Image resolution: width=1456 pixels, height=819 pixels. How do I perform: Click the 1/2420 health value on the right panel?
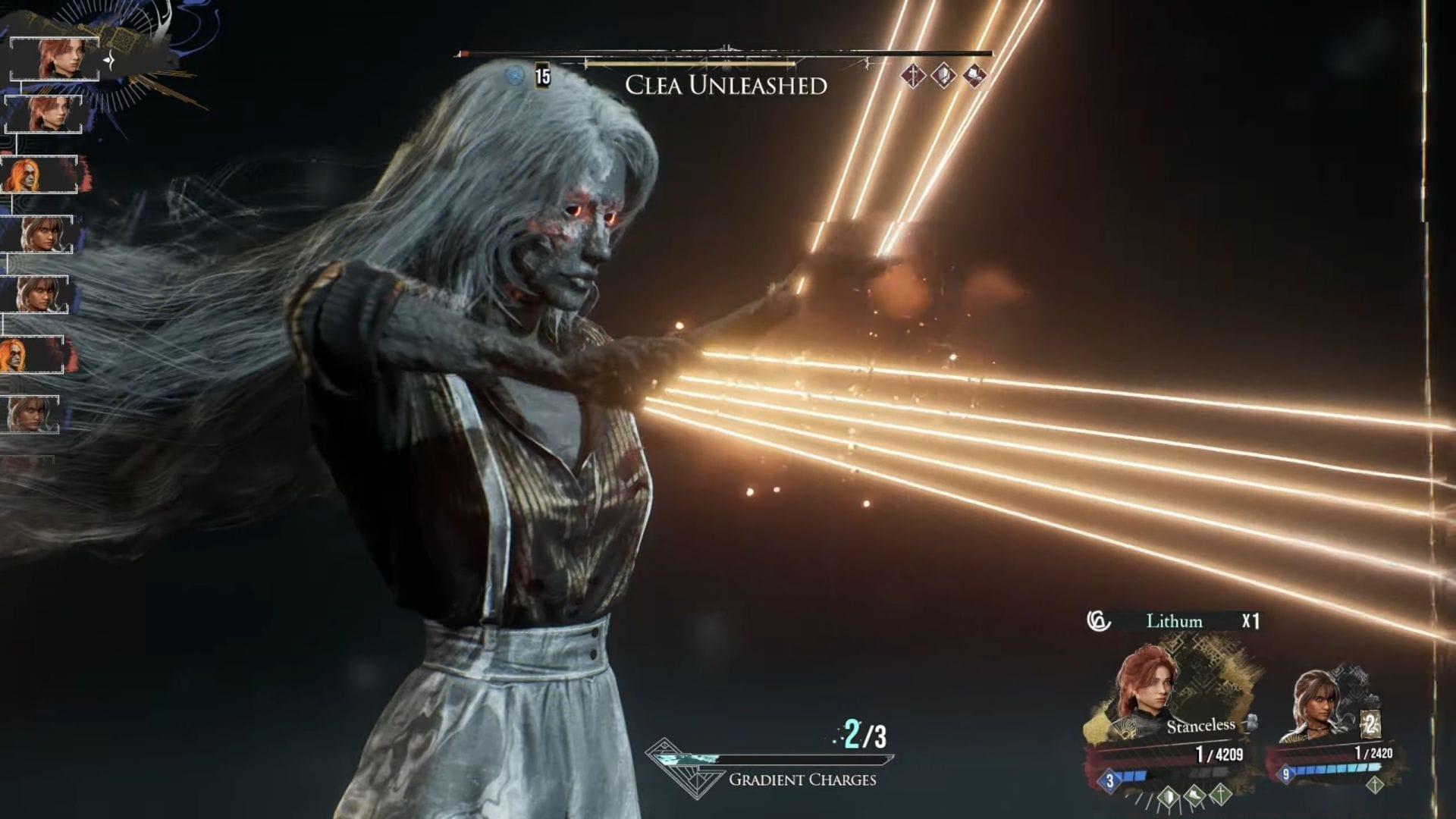(1375, 753)
